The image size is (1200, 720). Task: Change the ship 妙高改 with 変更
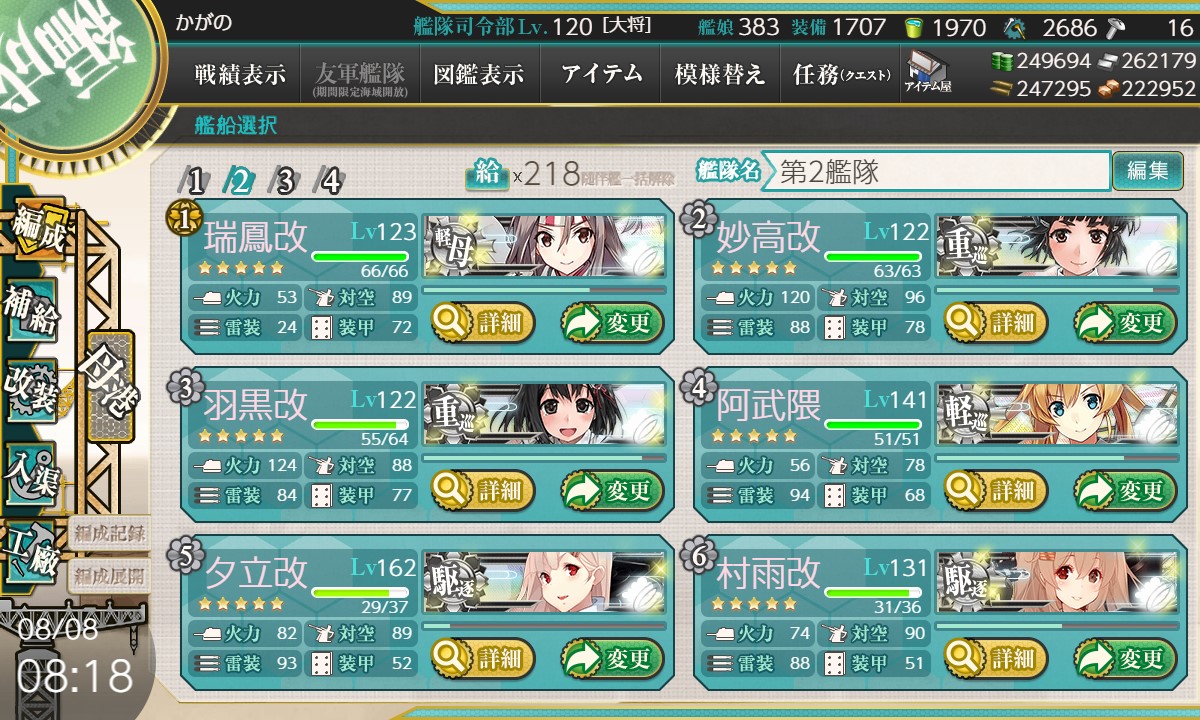[x=1120, y=323]
